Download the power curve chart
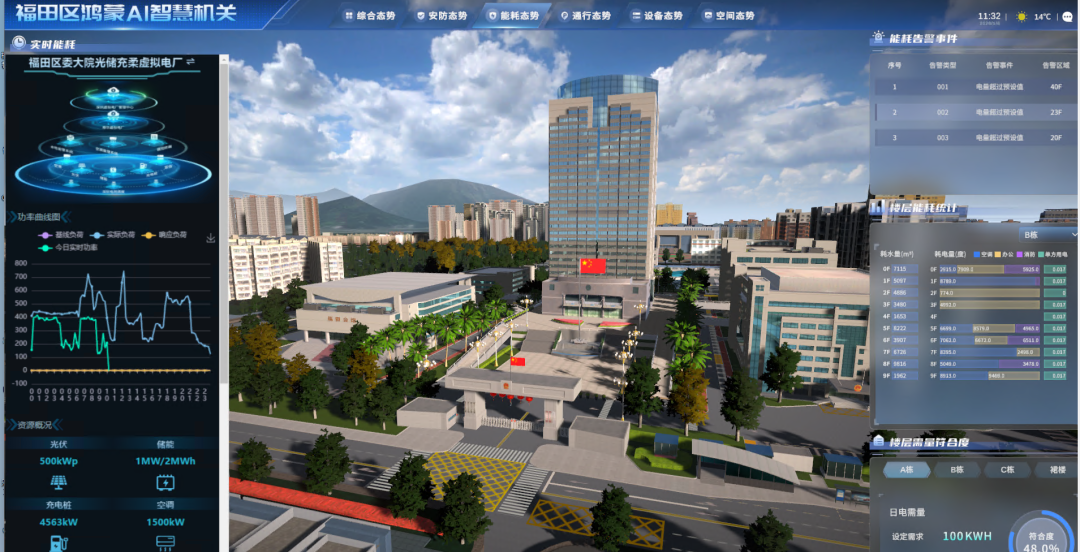This screenshot has height=552, width=1080. coord(211,238)
